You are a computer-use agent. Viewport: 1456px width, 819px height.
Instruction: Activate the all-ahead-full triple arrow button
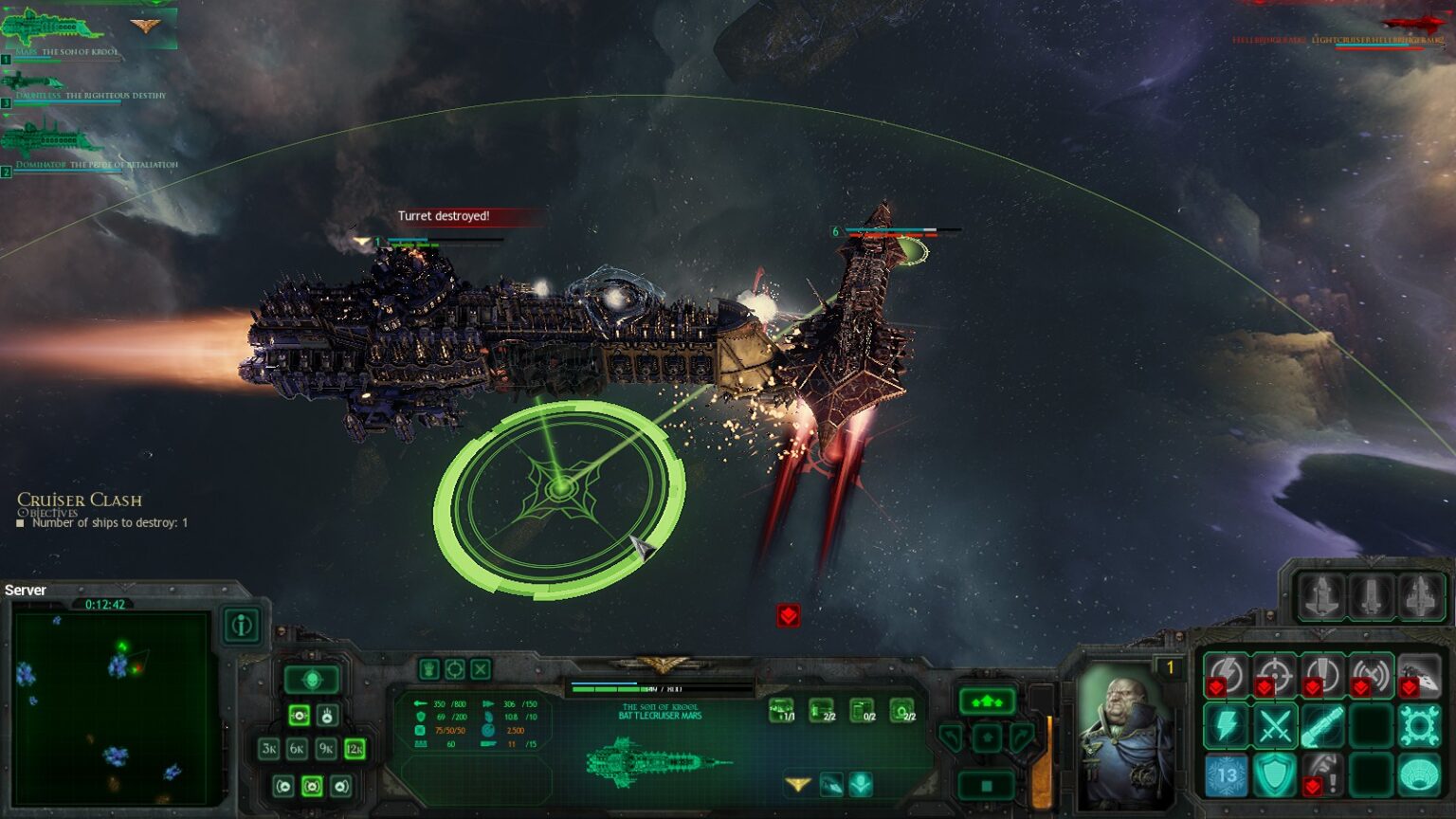click(x=987, y=701)
